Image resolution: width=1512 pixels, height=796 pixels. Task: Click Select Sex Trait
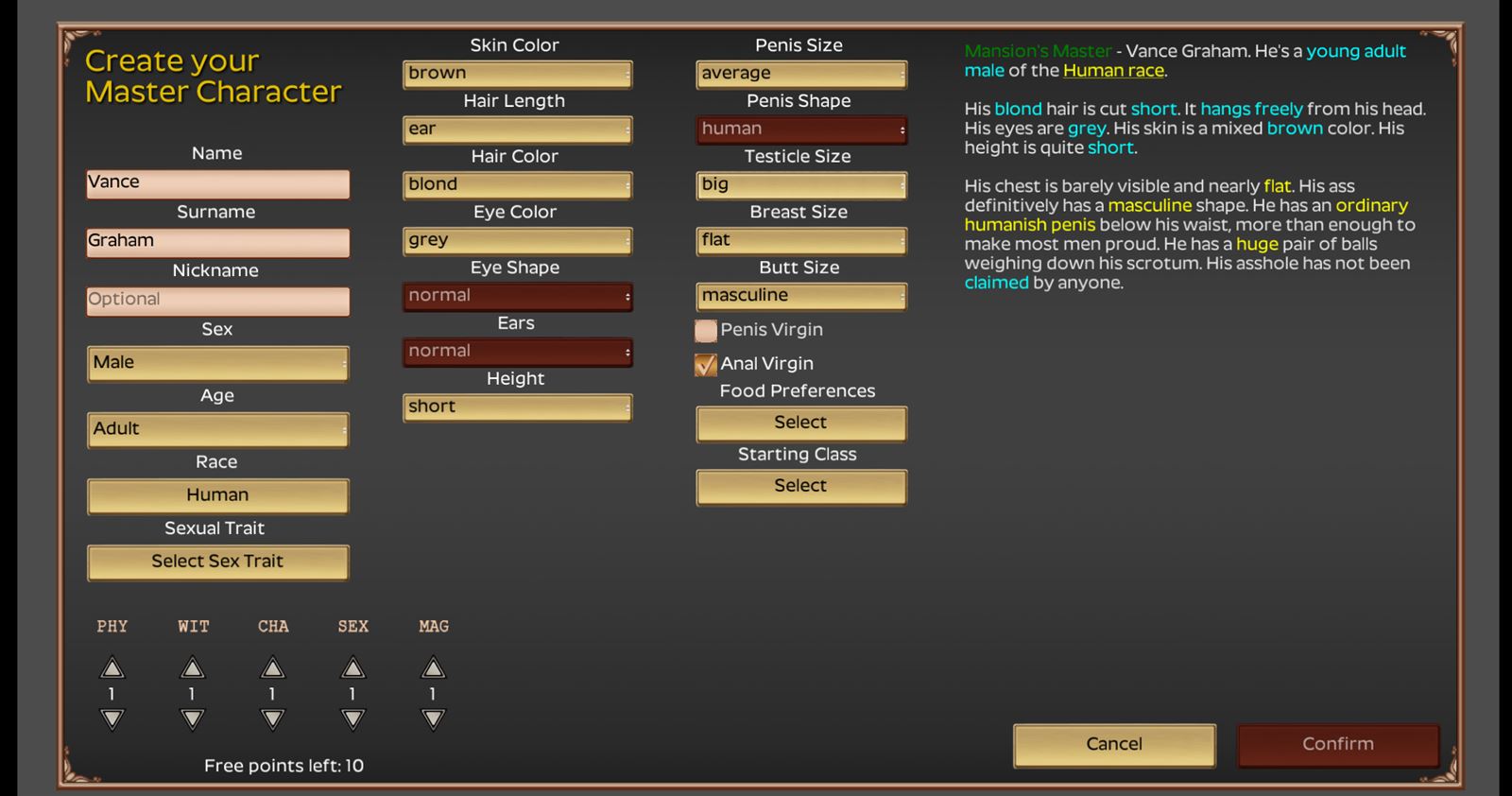pyautogui.click(x=217, y=562)
